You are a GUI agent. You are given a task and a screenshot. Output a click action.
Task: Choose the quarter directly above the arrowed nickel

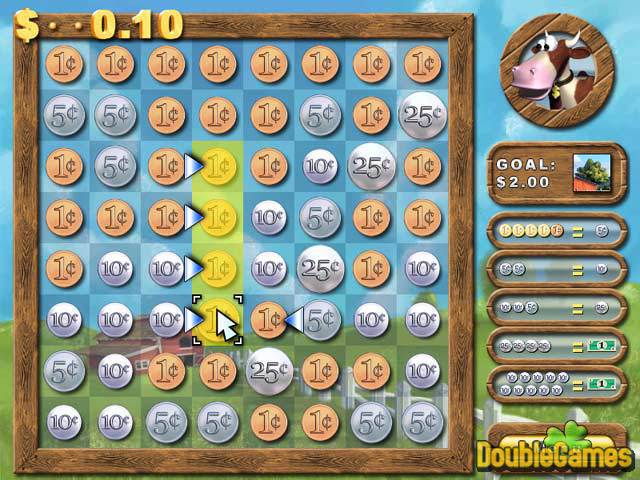pyautogui.click(x=319, y=268)
